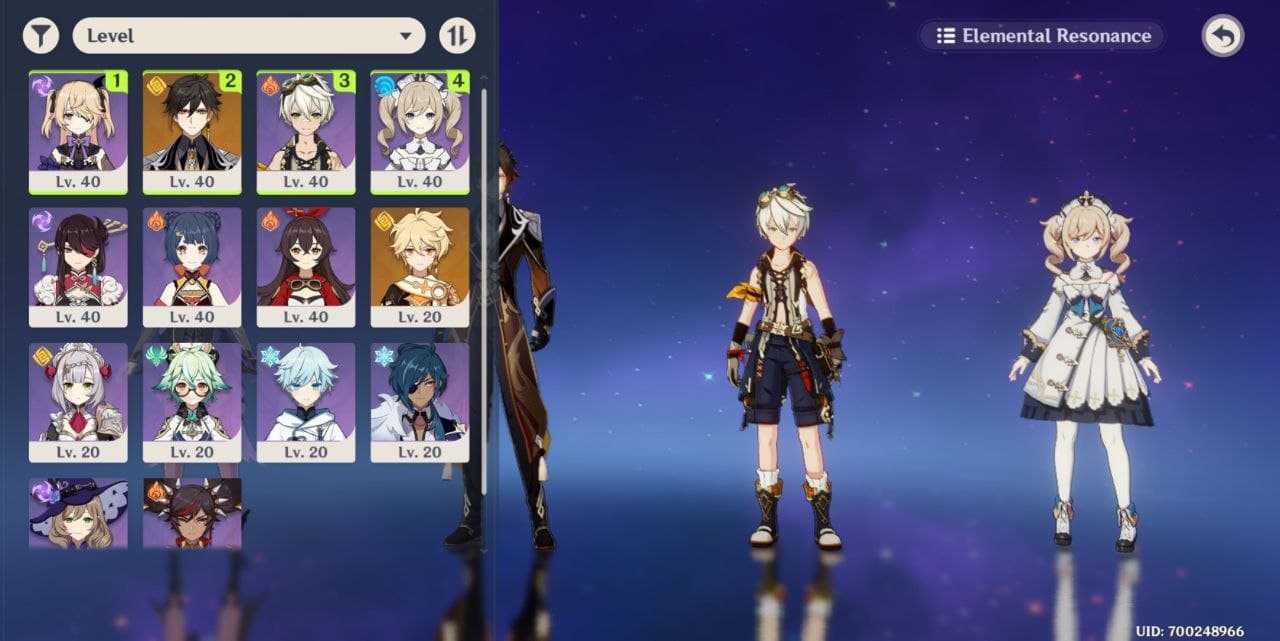Image resolution: width=1280 pixels, height=641 pixels.
Task: Choose Bennett's portrait in party slot 3
Action: click(x=306, y=131)
